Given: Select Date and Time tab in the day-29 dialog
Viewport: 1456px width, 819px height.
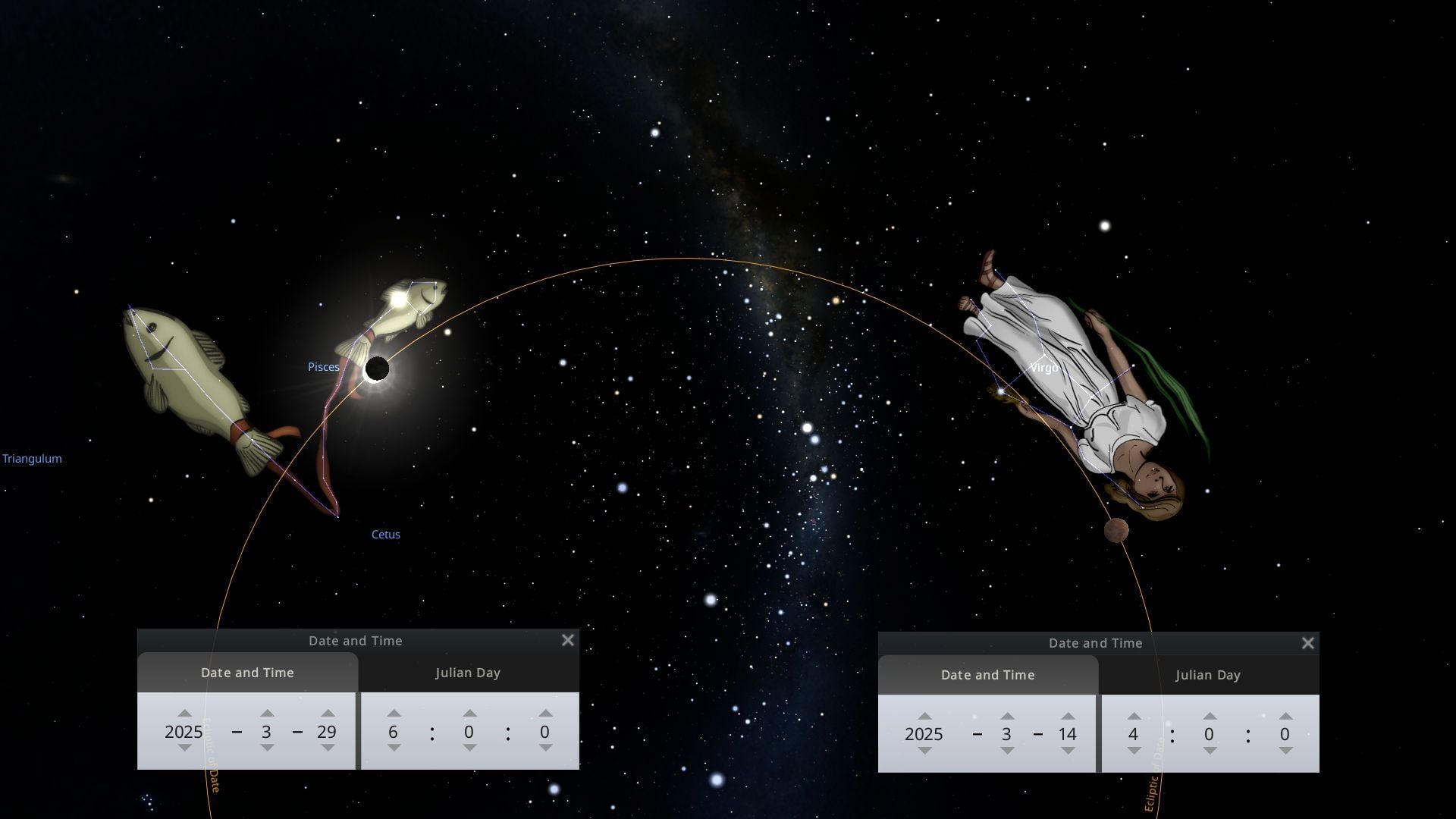Looking at the screenshot, I should [247, 673].
